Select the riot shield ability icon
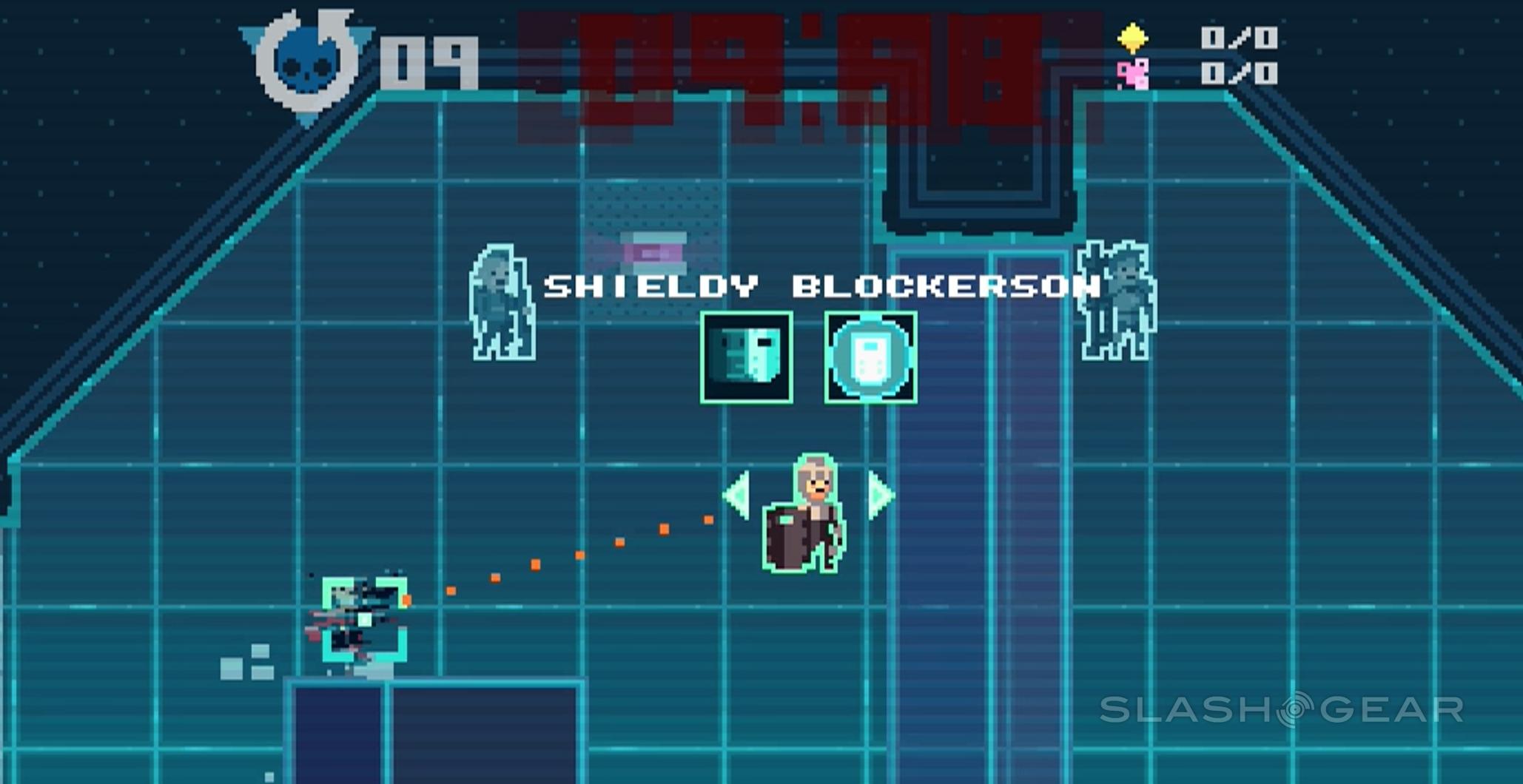This screenshot has width=1523, height=784. [746, 357]
